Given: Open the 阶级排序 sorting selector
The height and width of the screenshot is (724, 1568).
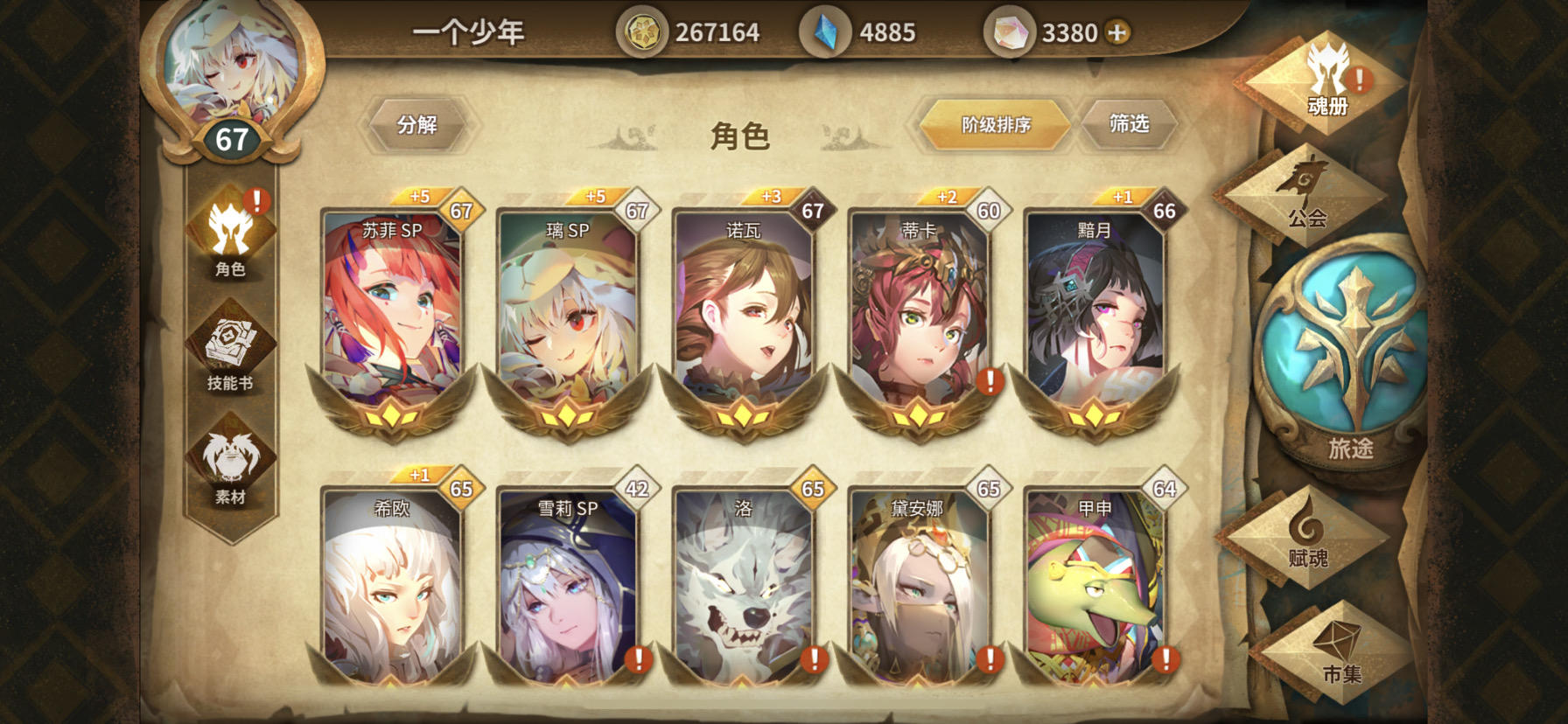Looking at the screenshot, I should [995, 123].
